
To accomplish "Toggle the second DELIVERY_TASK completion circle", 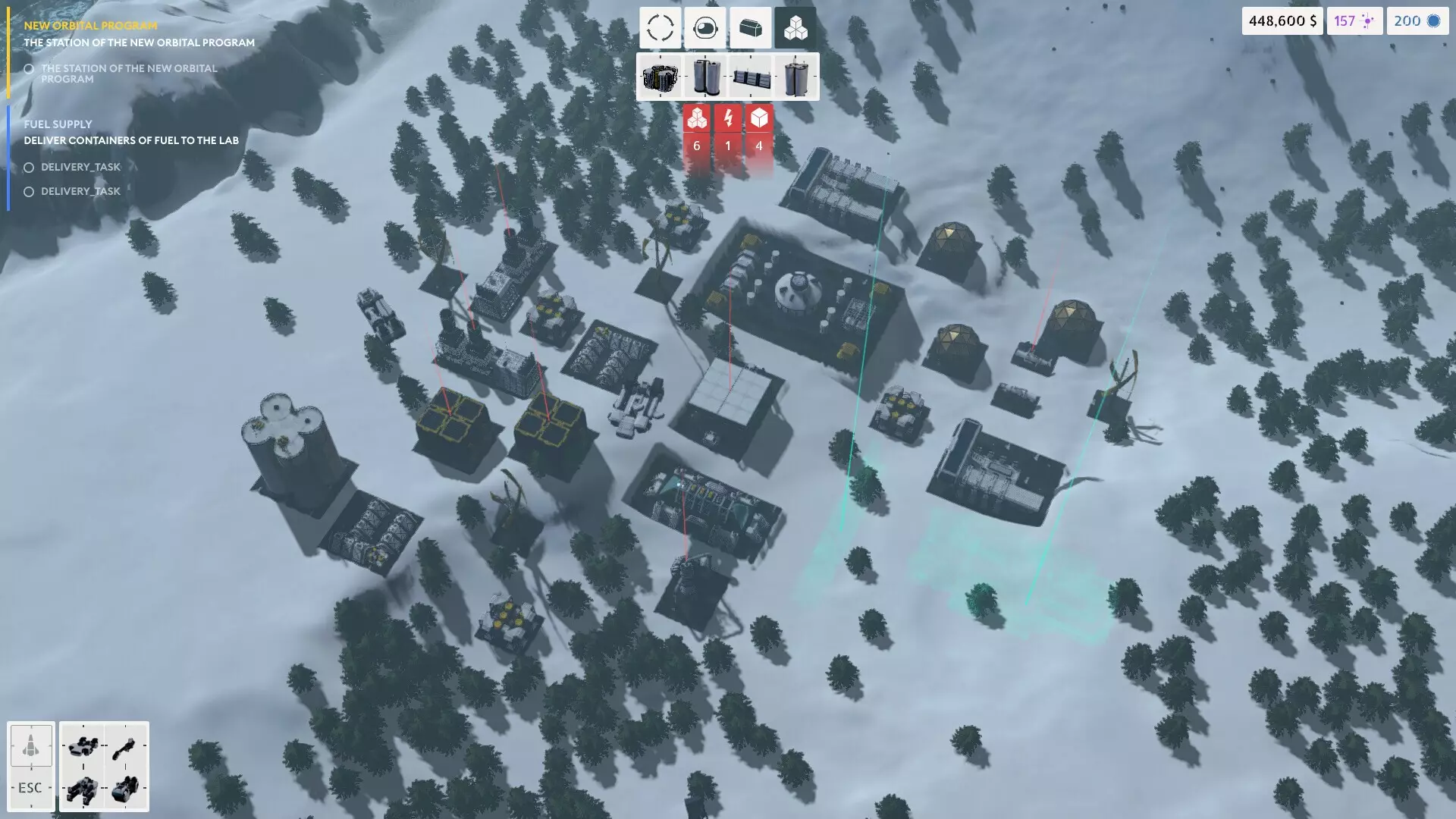I will click(x=29, y=191).
